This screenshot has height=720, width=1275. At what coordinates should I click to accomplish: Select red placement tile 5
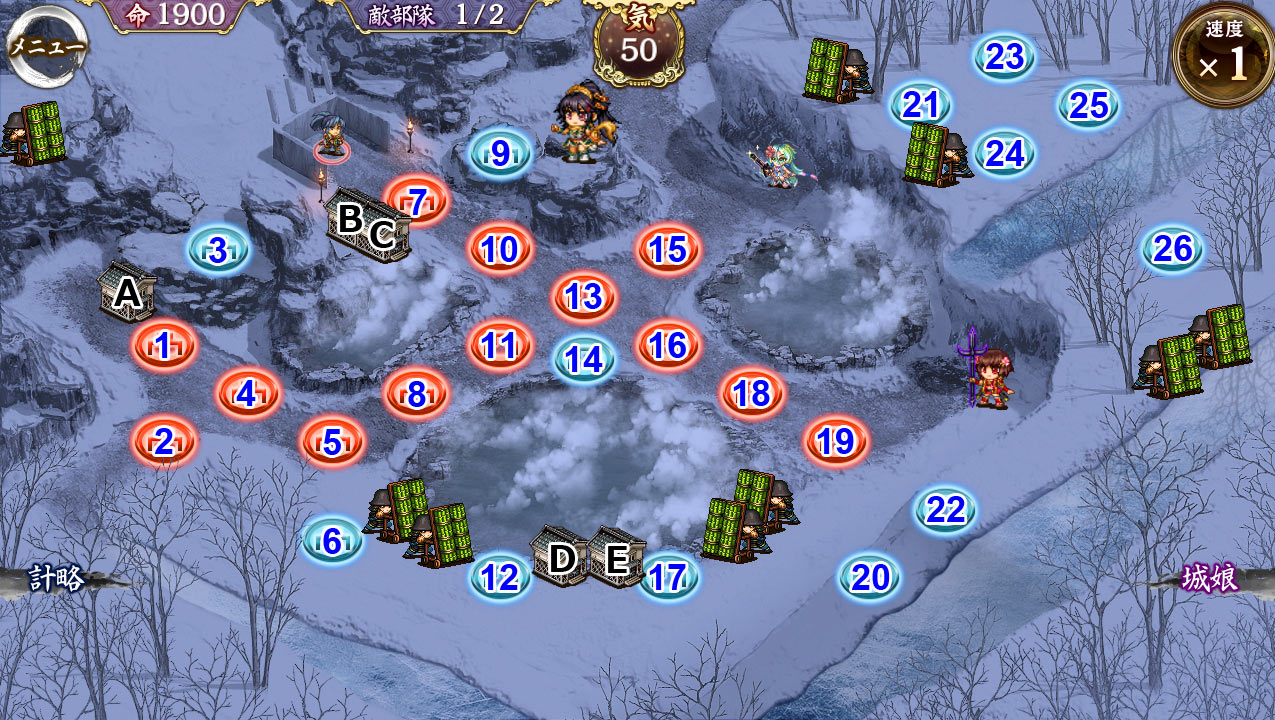click(x=332, y=441)
